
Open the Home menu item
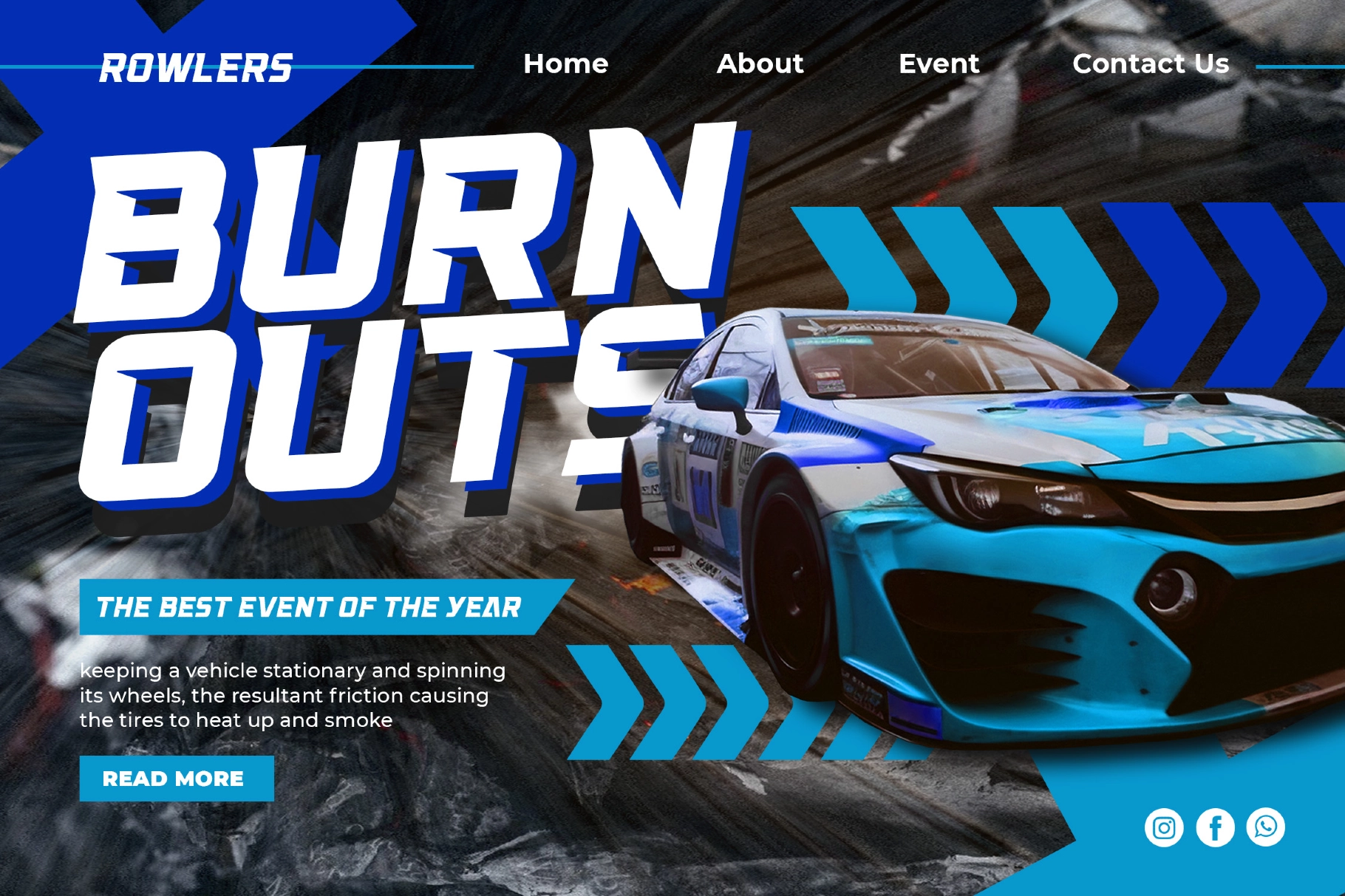(x=566, y=65)
